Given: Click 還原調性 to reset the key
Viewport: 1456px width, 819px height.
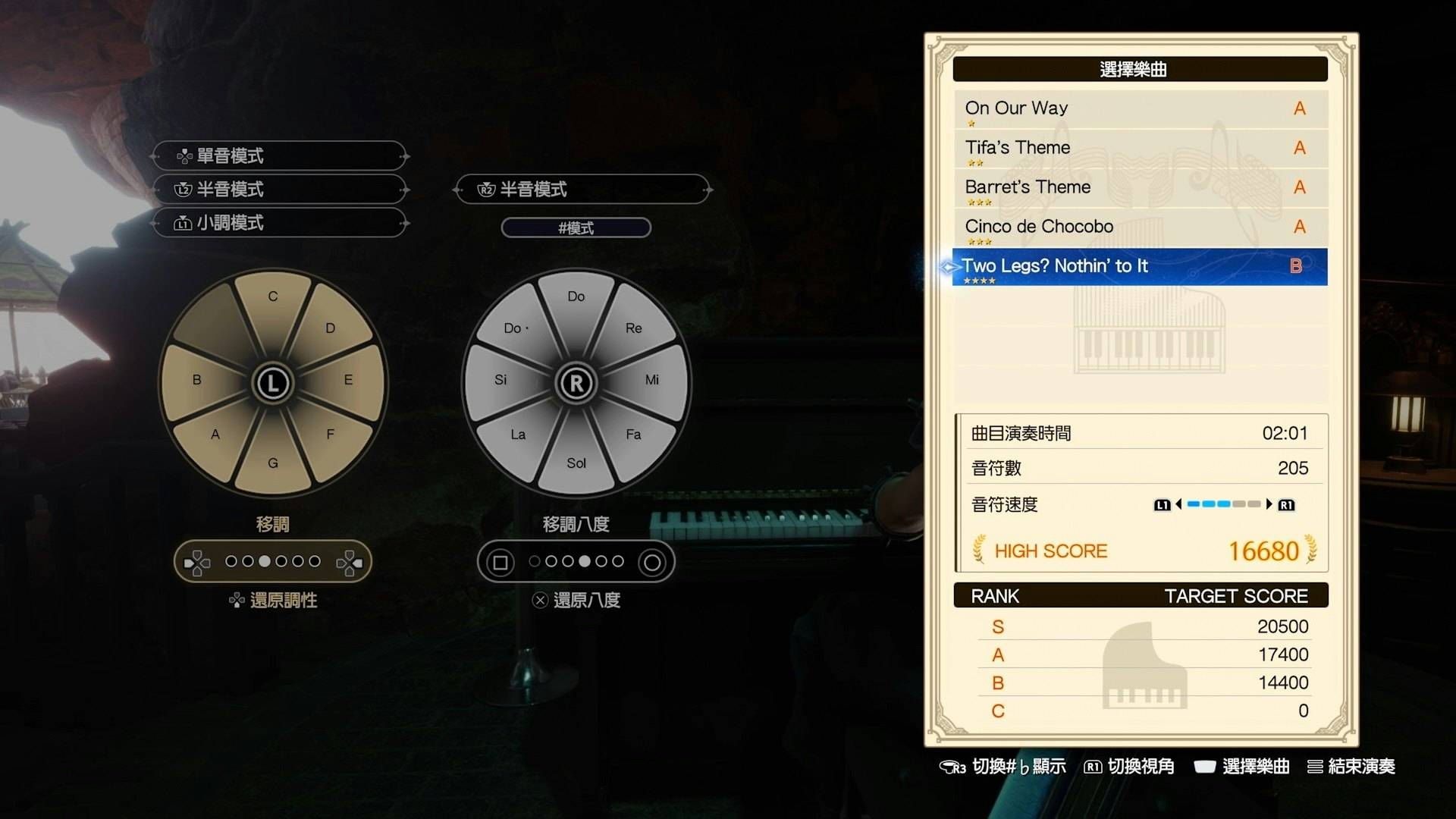Looking at the screenshot, I should pyautogui.click(x=274, y=601).
